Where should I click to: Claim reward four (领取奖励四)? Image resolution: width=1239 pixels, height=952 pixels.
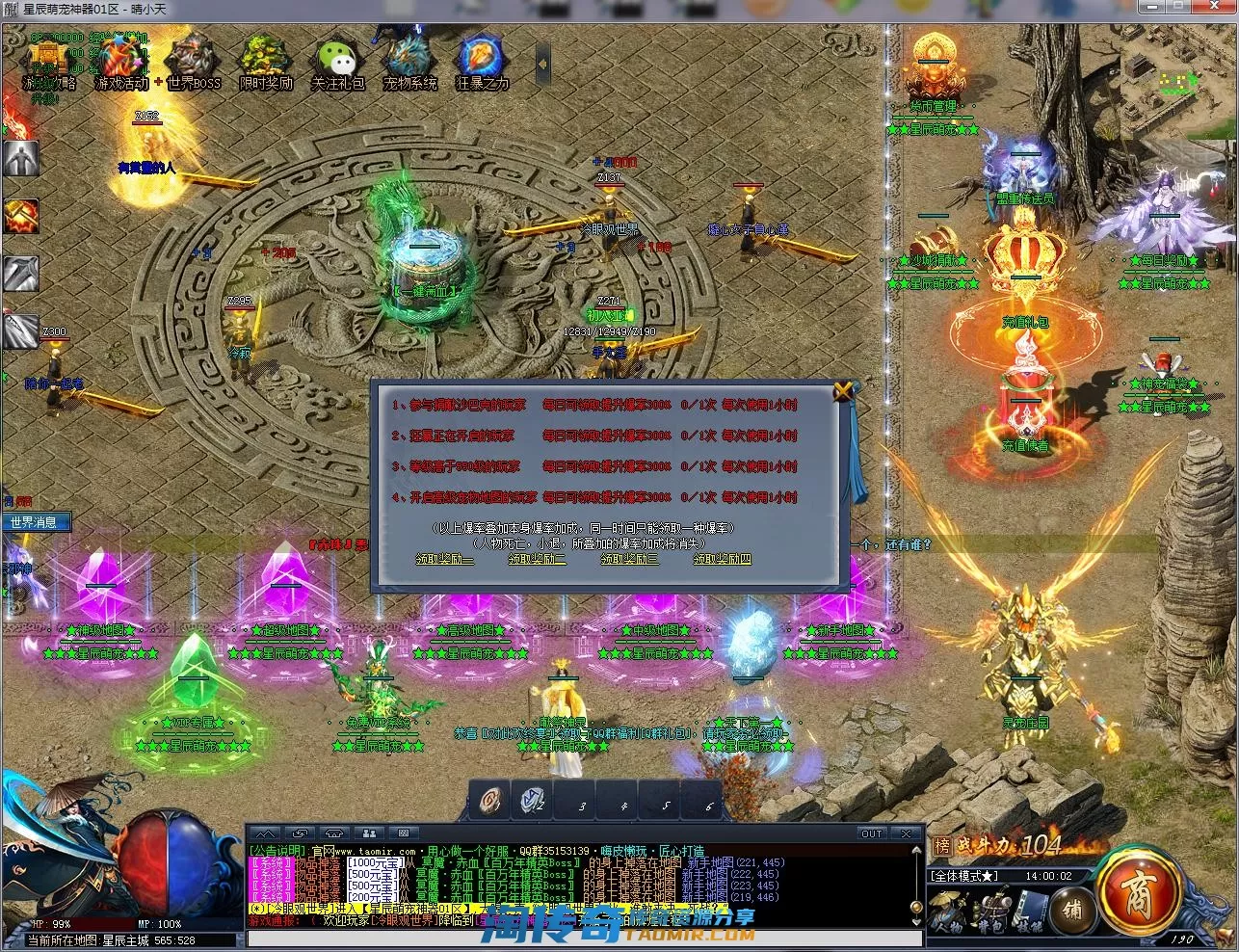pos(722,559)
